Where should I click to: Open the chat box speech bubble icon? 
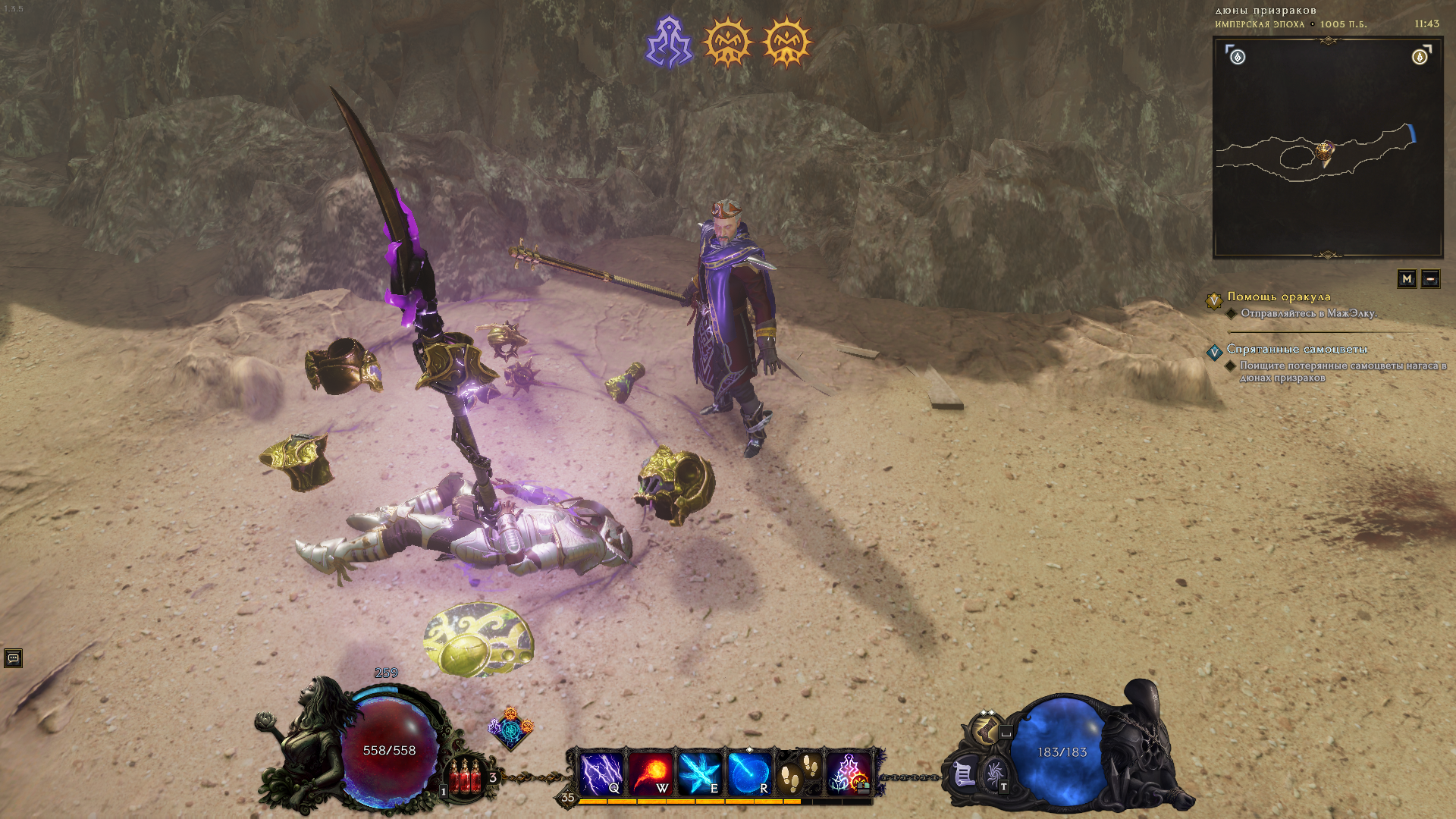coord(13,658)
